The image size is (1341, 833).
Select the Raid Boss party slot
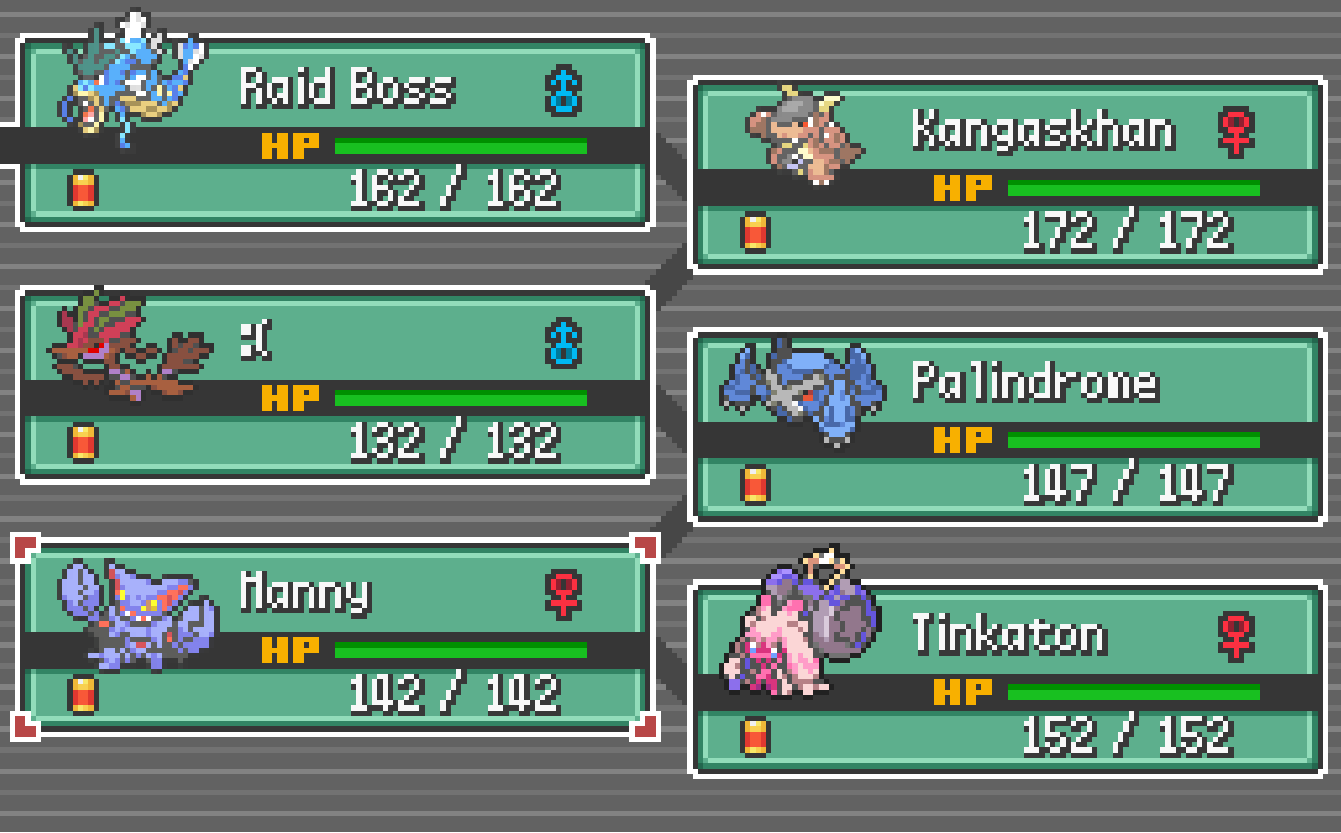(335, 134)
